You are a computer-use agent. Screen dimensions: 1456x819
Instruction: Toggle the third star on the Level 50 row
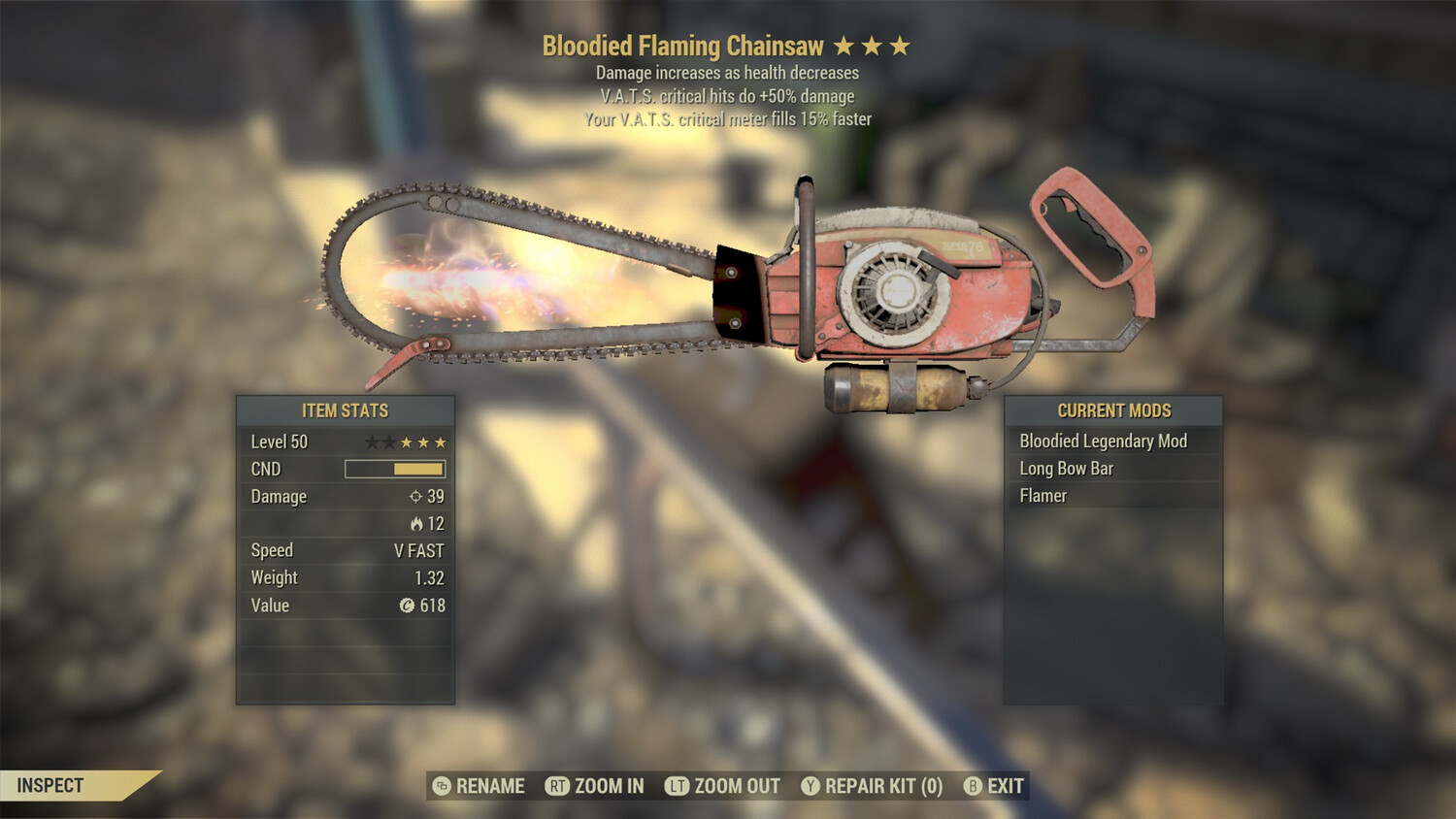point(408,442)
